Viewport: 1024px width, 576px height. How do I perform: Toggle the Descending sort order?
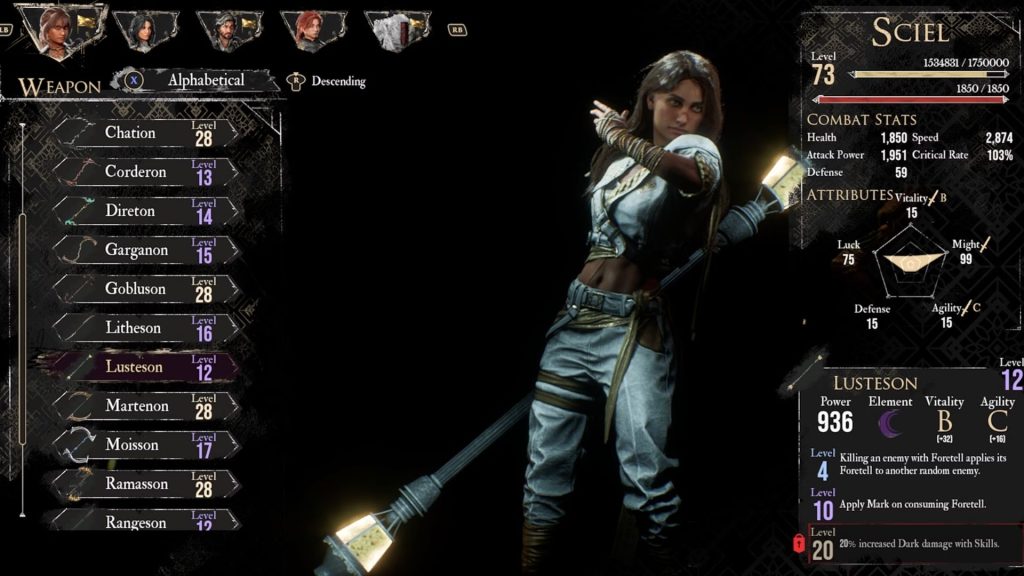coord(327,81)
